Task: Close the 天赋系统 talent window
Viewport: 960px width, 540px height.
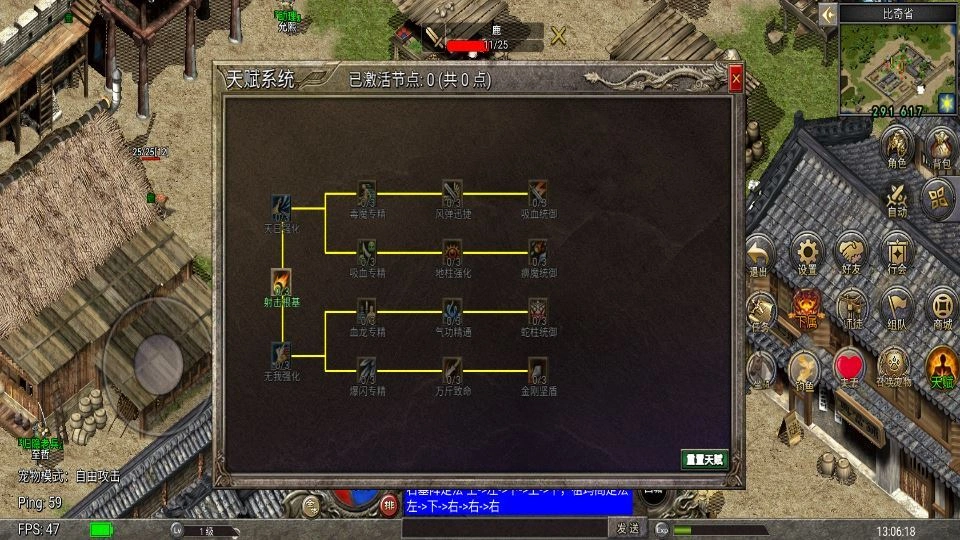Action: point(736,79)
